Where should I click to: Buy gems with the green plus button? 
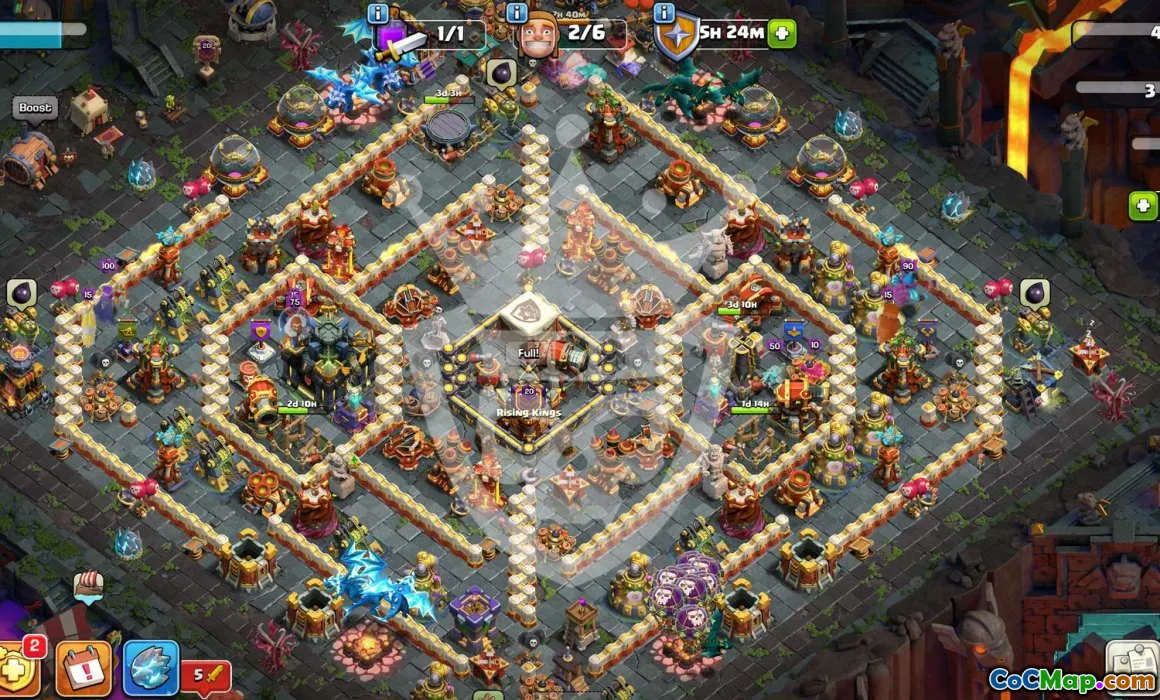(1143, 206)
